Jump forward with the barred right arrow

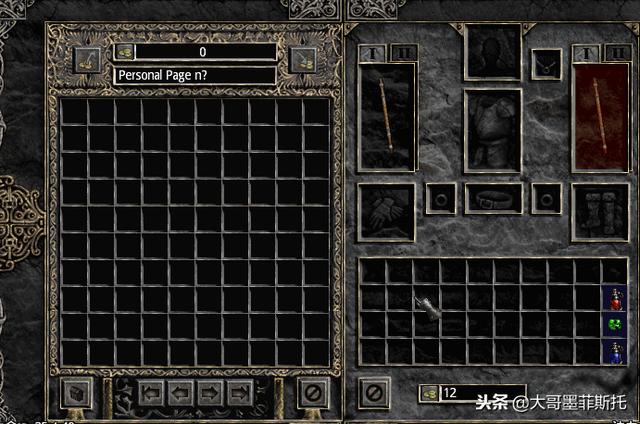point(239,391)
